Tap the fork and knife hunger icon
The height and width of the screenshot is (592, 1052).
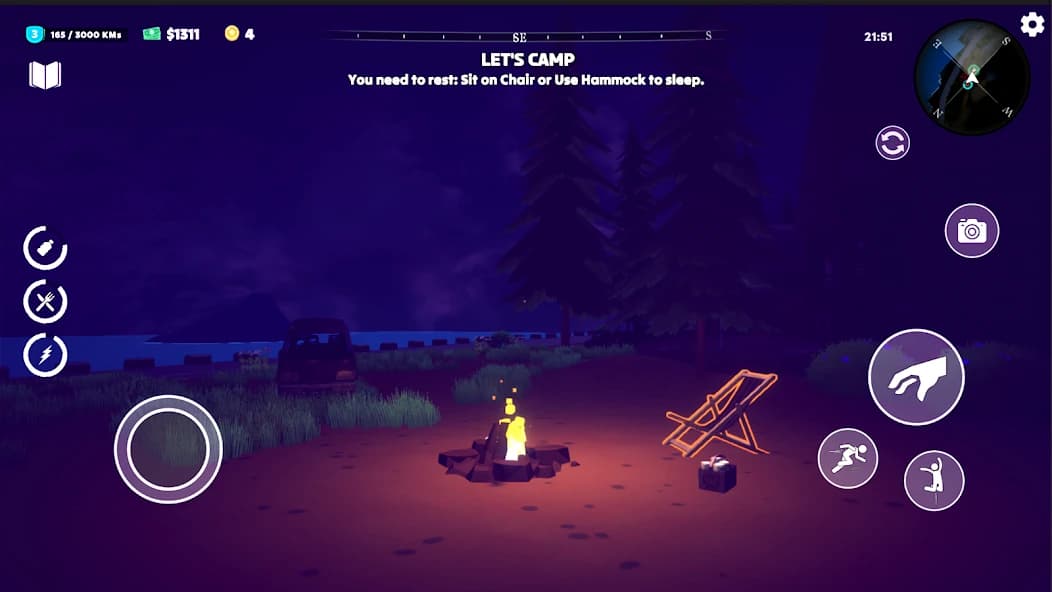coord(45,301)
